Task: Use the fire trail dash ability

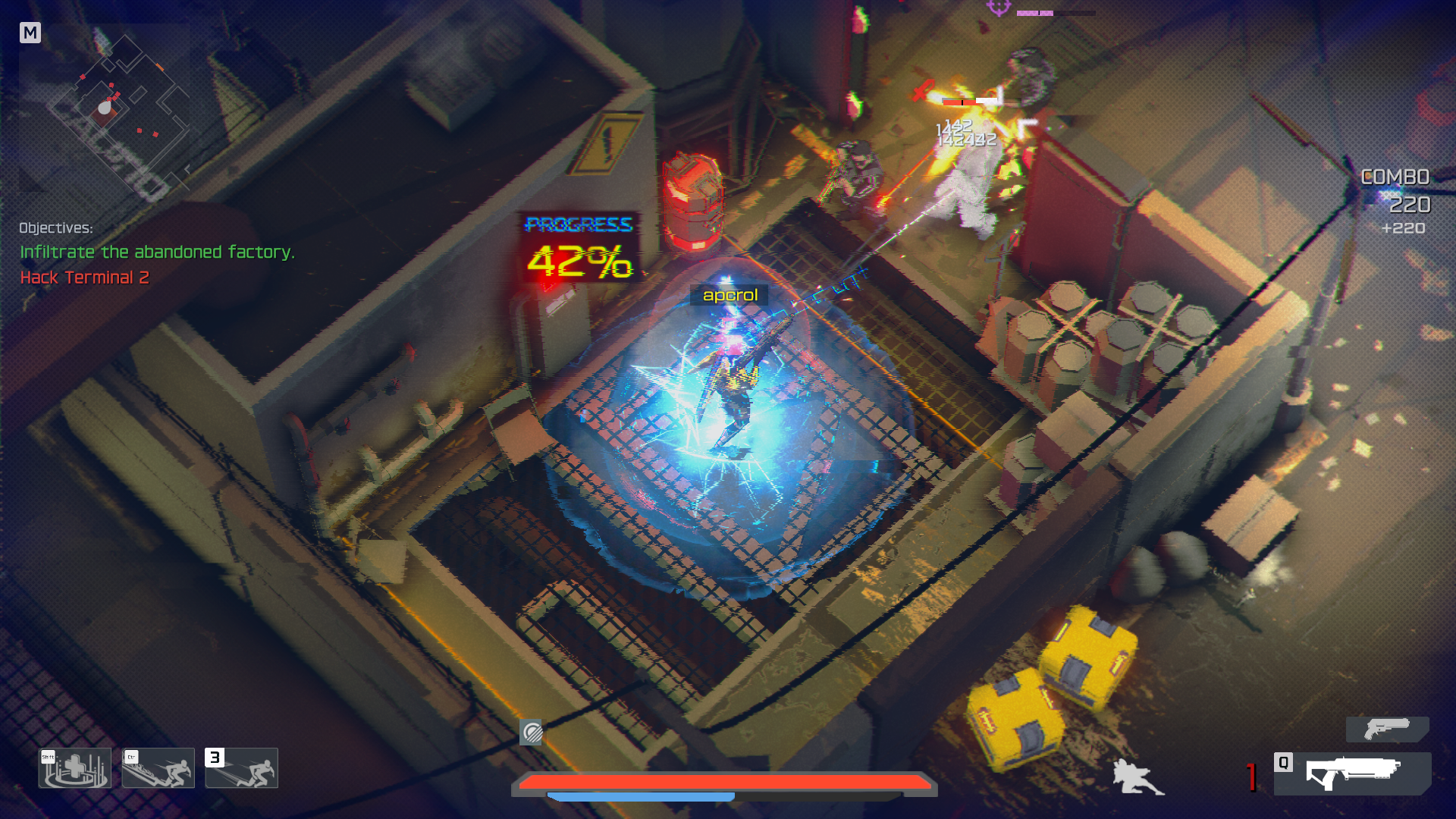Action: [158, 768]
